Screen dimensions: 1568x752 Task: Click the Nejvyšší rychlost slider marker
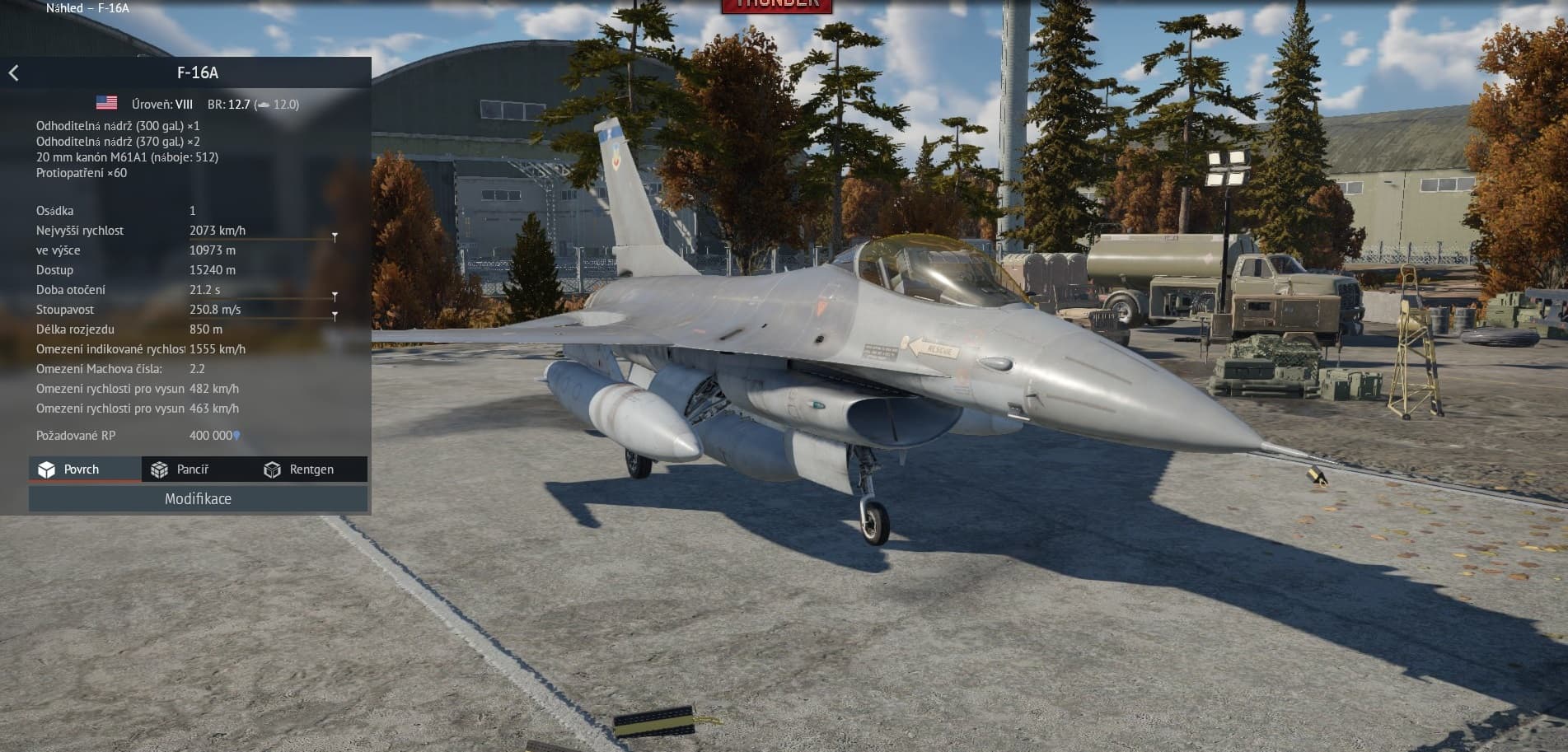(334, 237)
